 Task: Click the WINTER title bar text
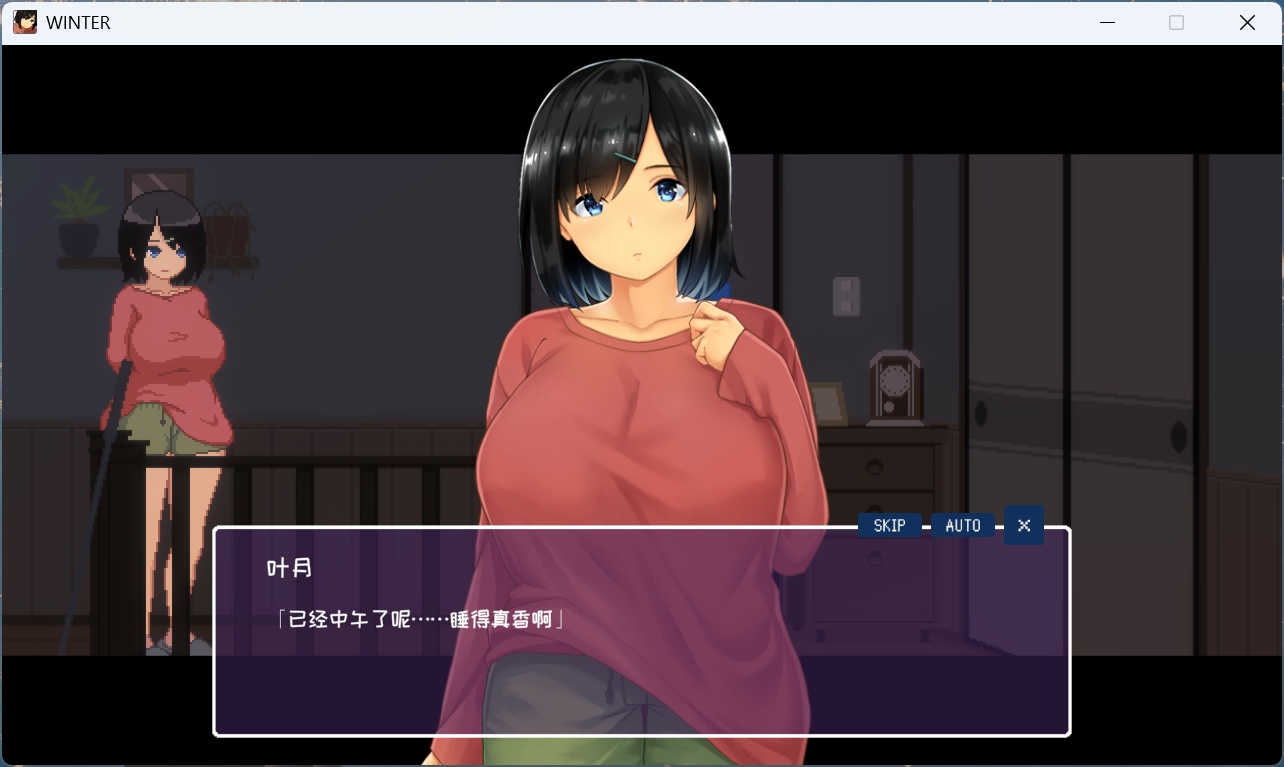[78, 22]
